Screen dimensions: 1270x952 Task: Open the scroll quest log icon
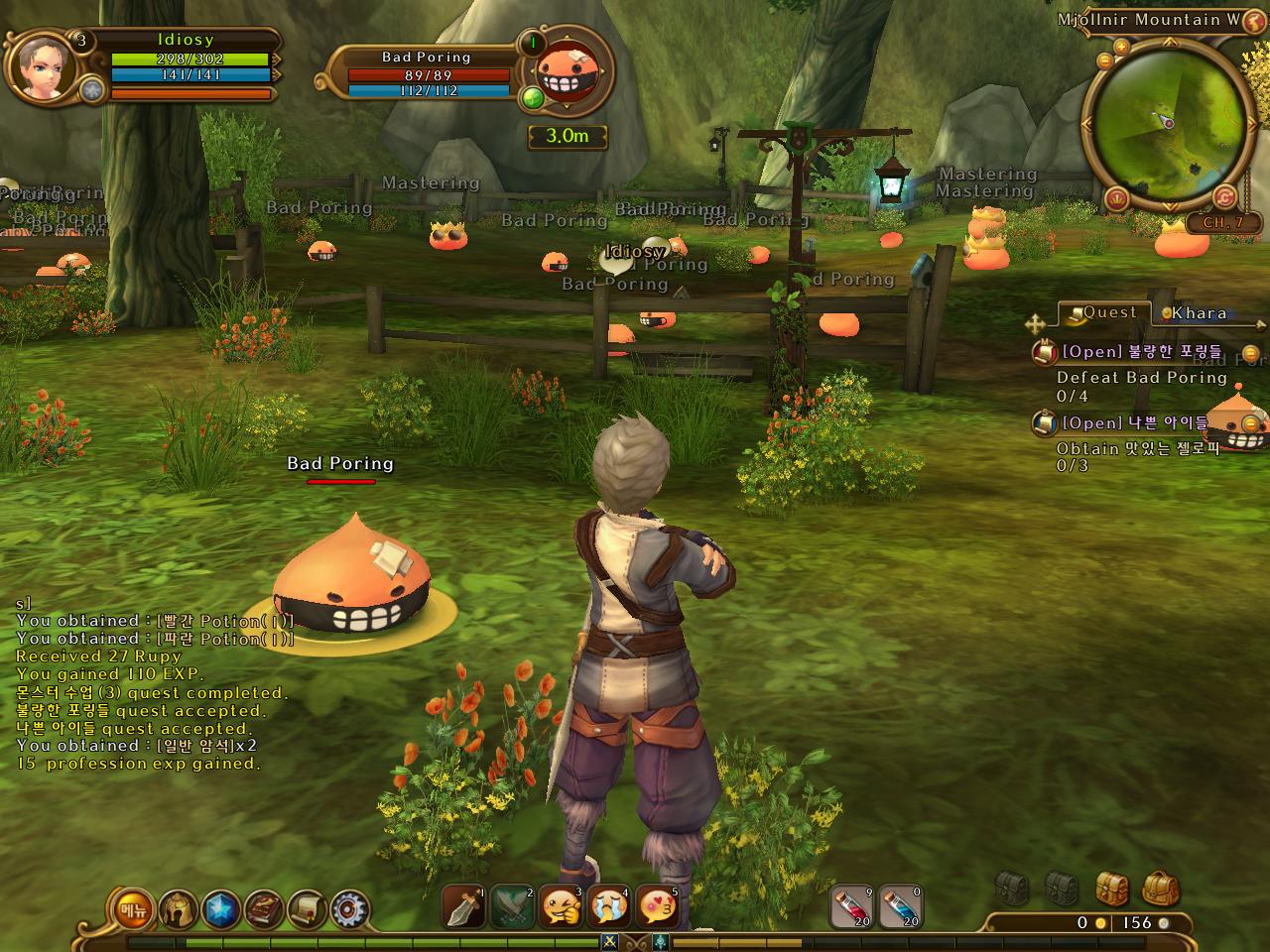308,908
